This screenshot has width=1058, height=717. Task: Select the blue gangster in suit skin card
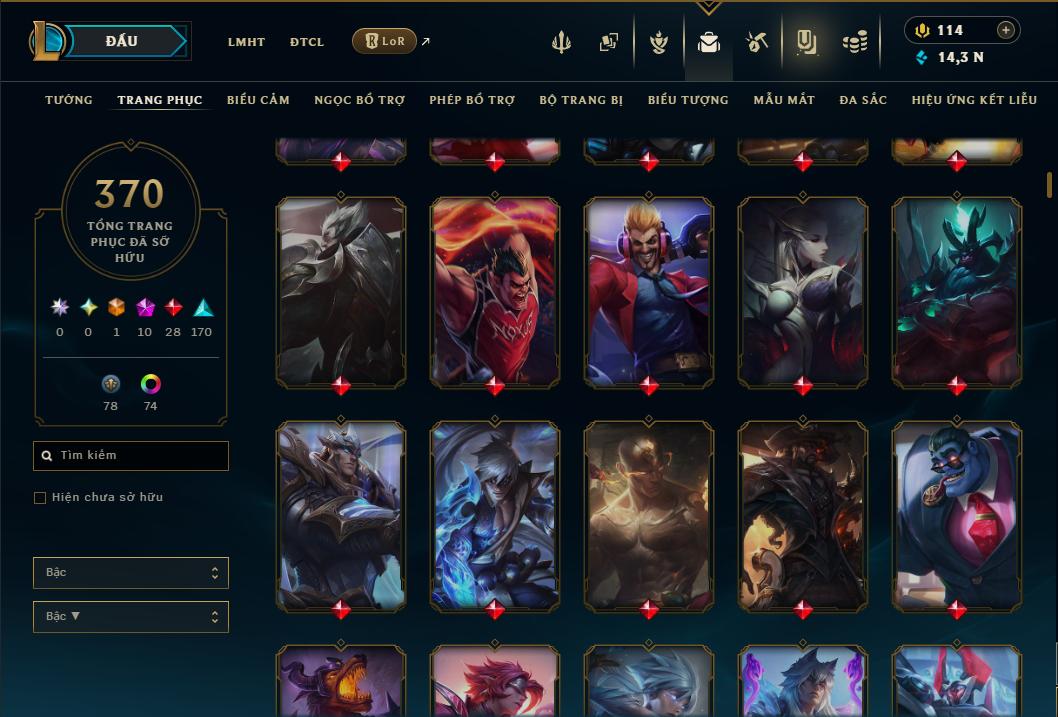pyautogui.click(x=957, y=515)
